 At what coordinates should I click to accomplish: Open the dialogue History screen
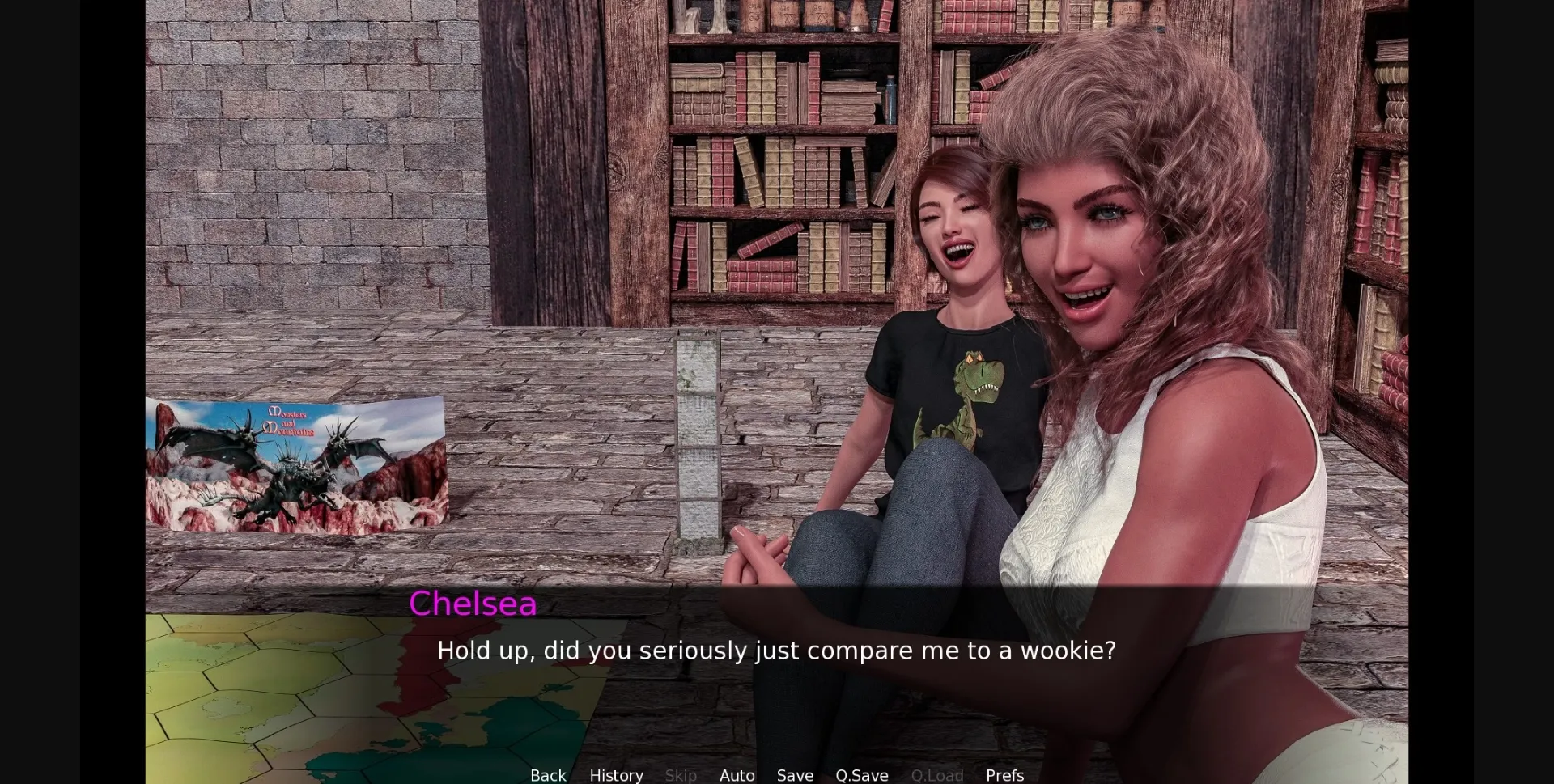click(616, 774)
